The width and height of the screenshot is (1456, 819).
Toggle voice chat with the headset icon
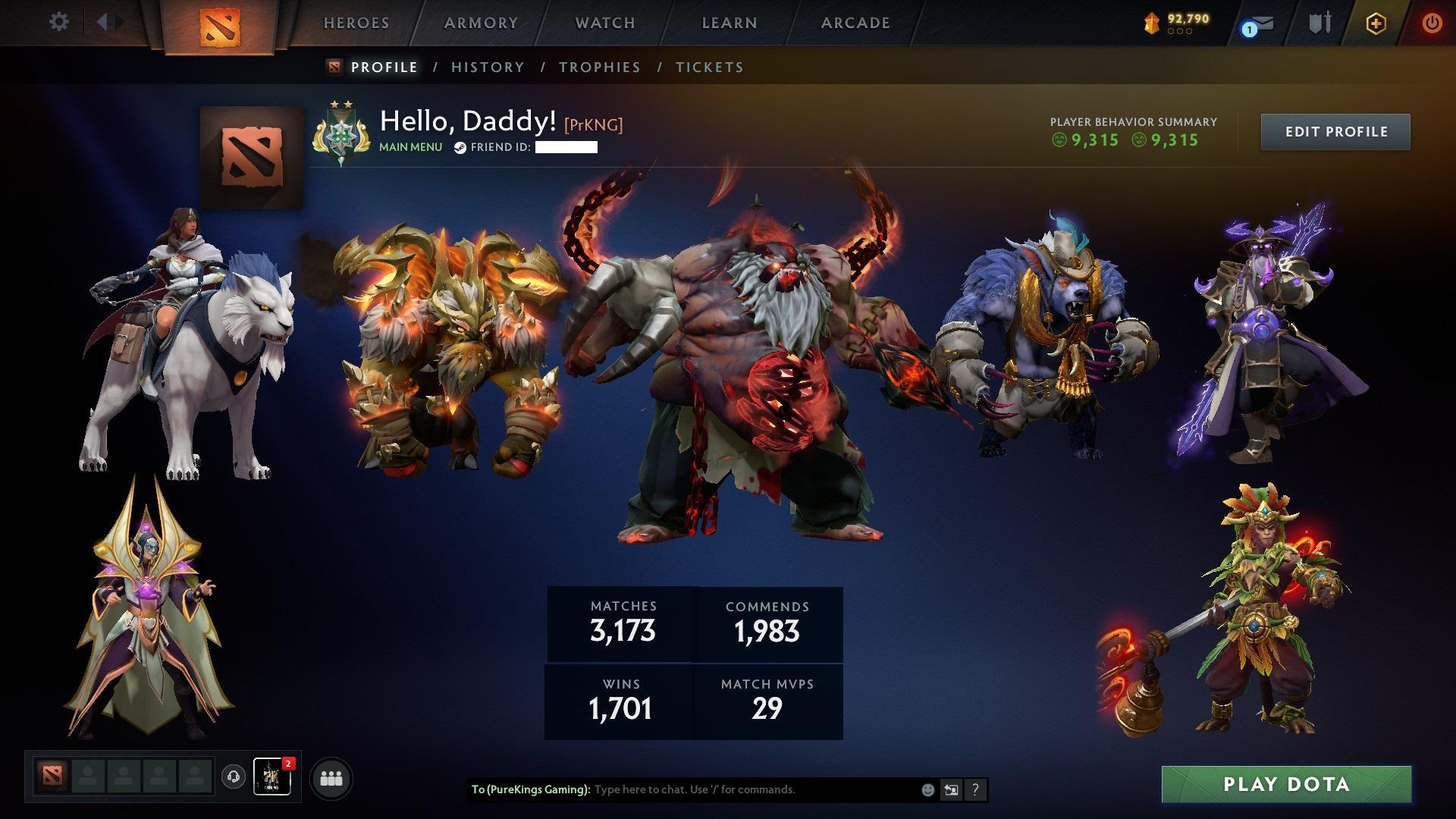234,777
